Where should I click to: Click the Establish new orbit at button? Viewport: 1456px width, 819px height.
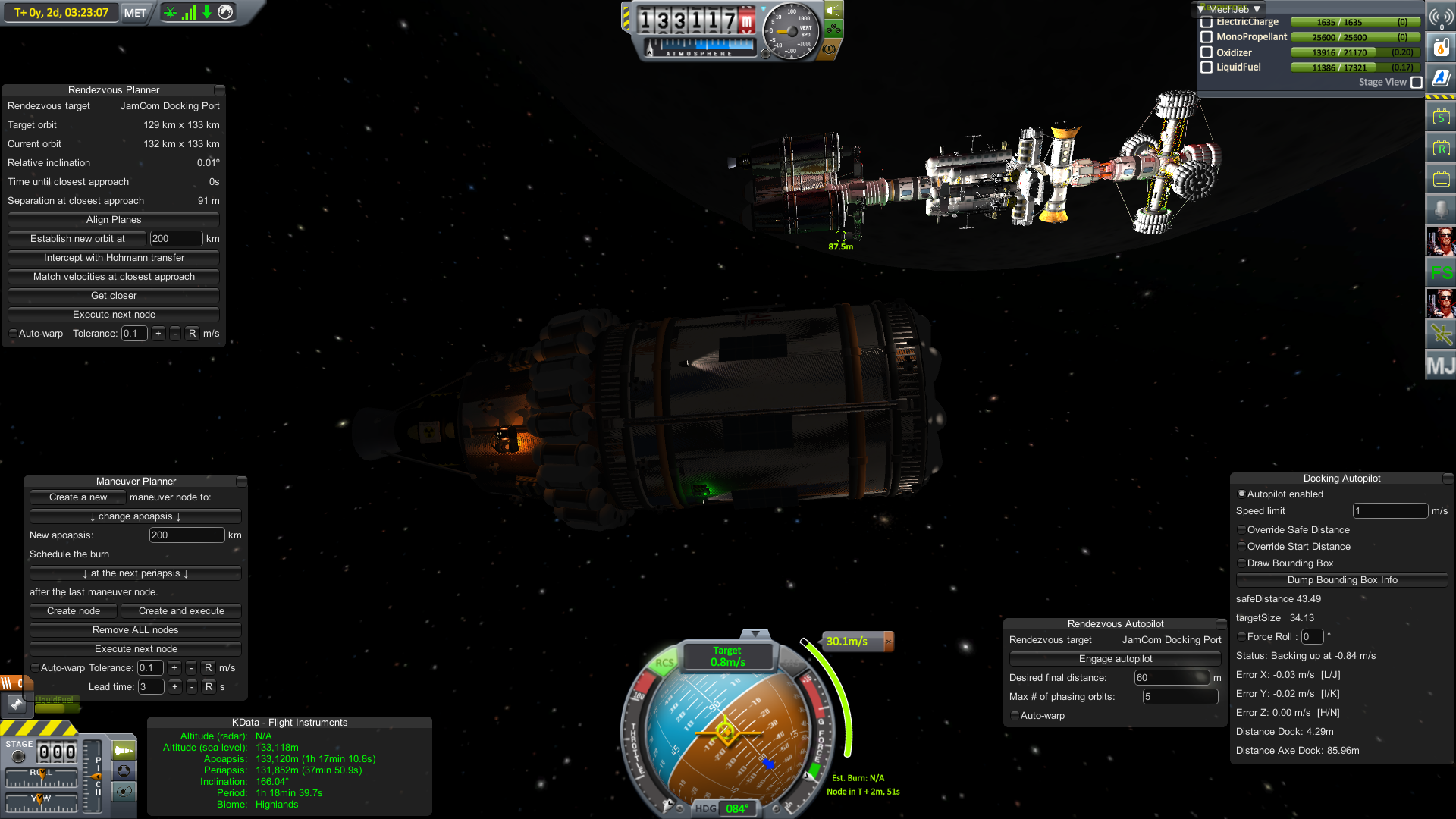pos(77,239)
